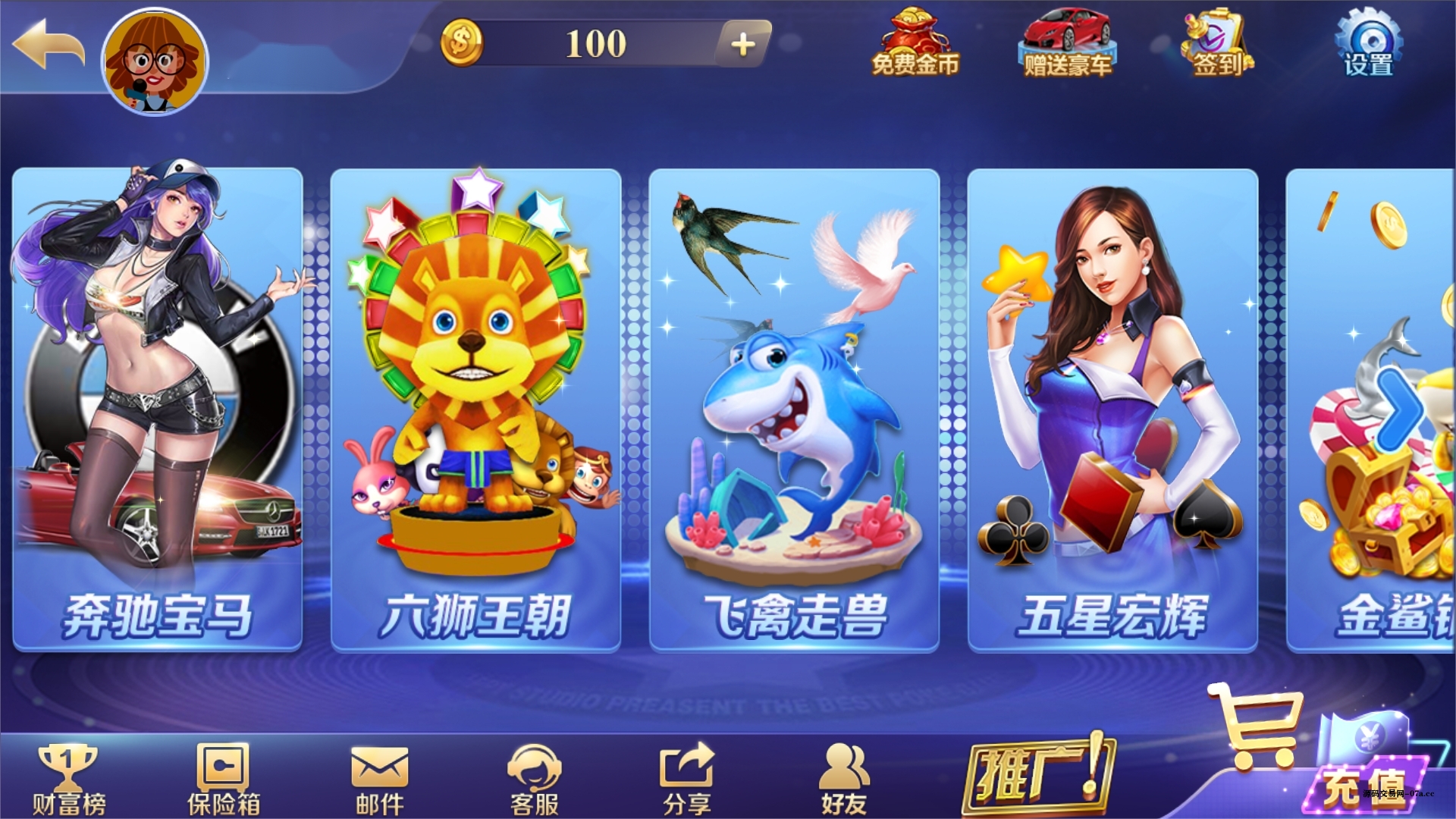
Task: Check messages in 邮件 mail
Action: [x=379, y=773]
